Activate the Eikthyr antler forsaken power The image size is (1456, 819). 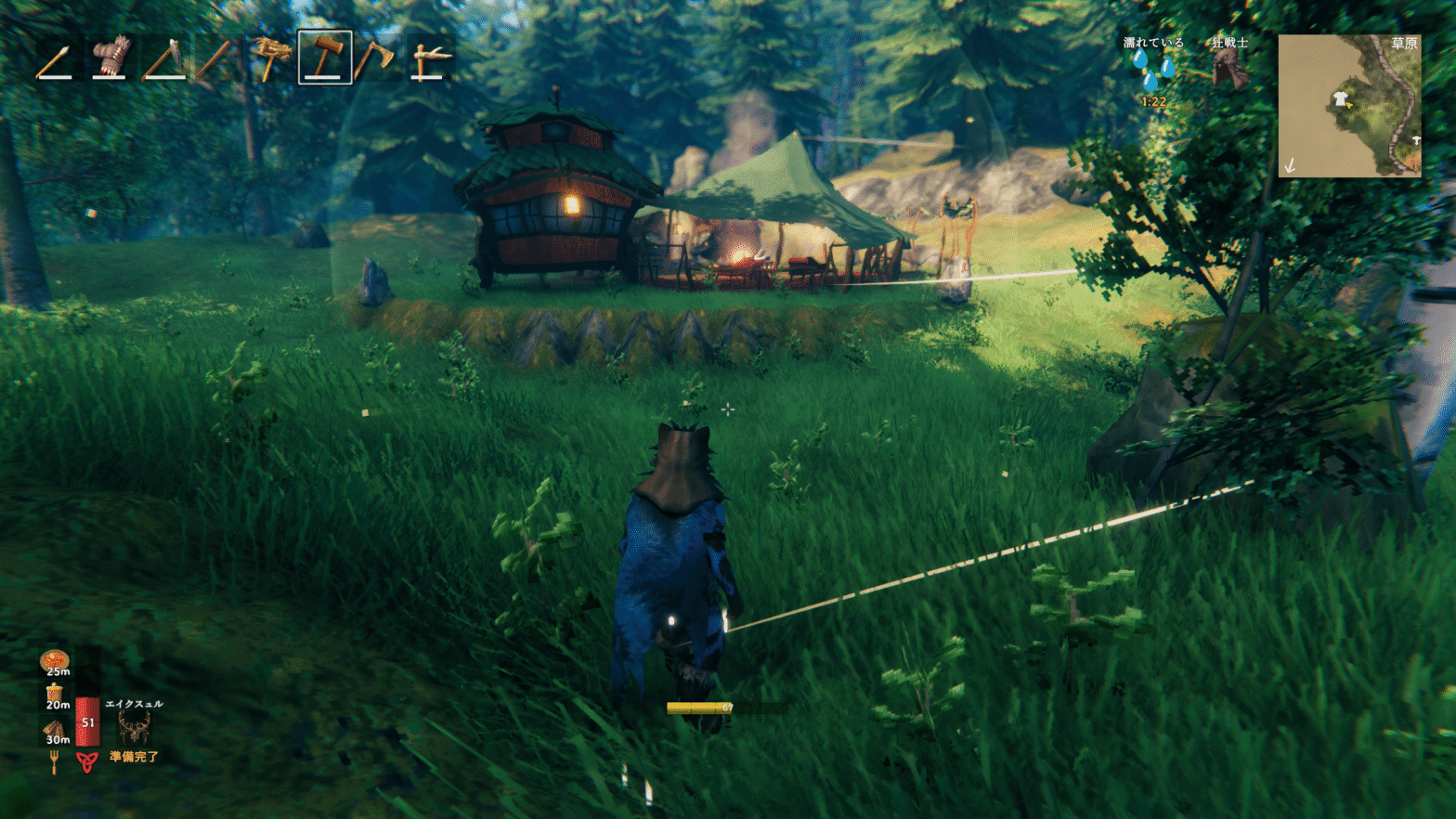[134, 727]
